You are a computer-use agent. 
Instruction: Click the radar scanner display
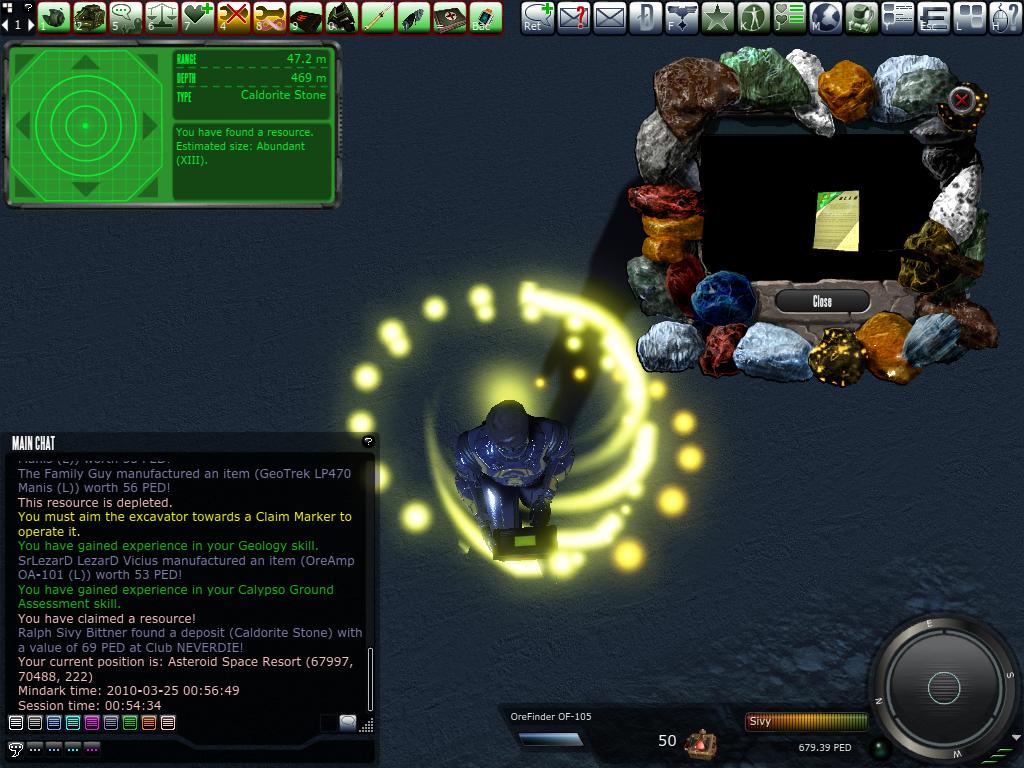(85, 125)
